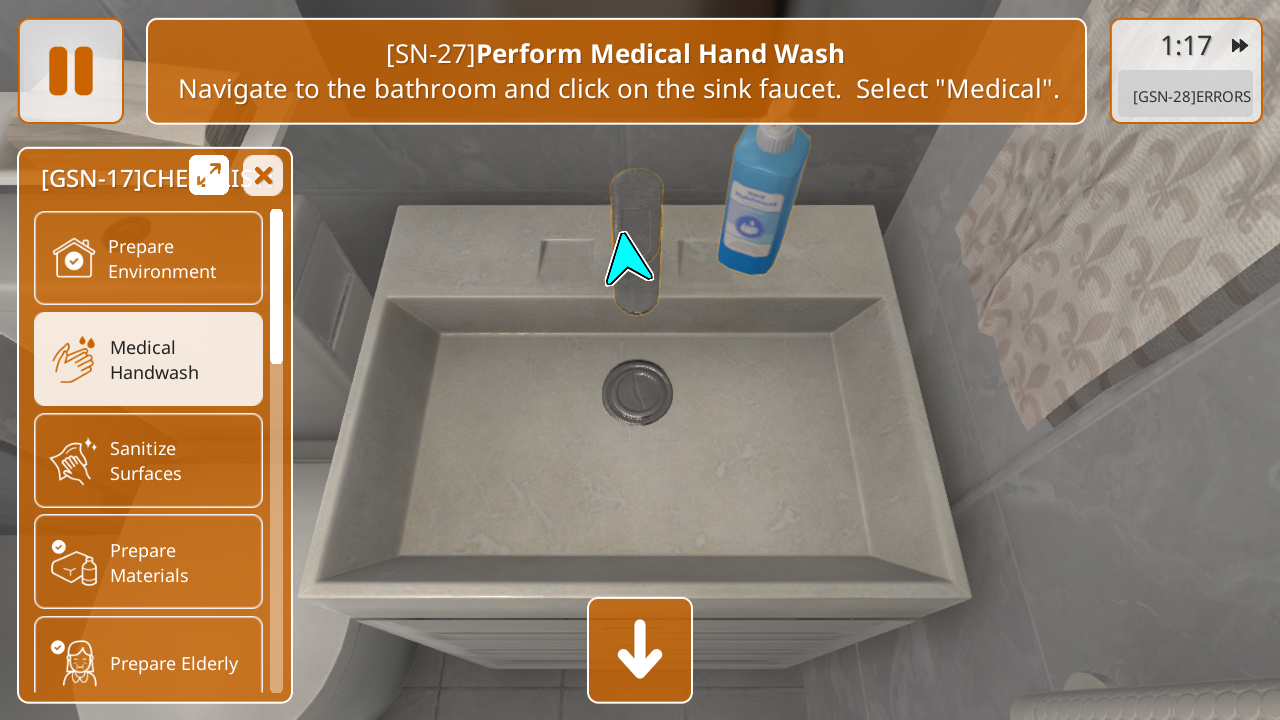Viewport: 1280px width, 720px height.
Task: Fast-forward using the double arrow beside timer
Action: tap(1240, 45)
